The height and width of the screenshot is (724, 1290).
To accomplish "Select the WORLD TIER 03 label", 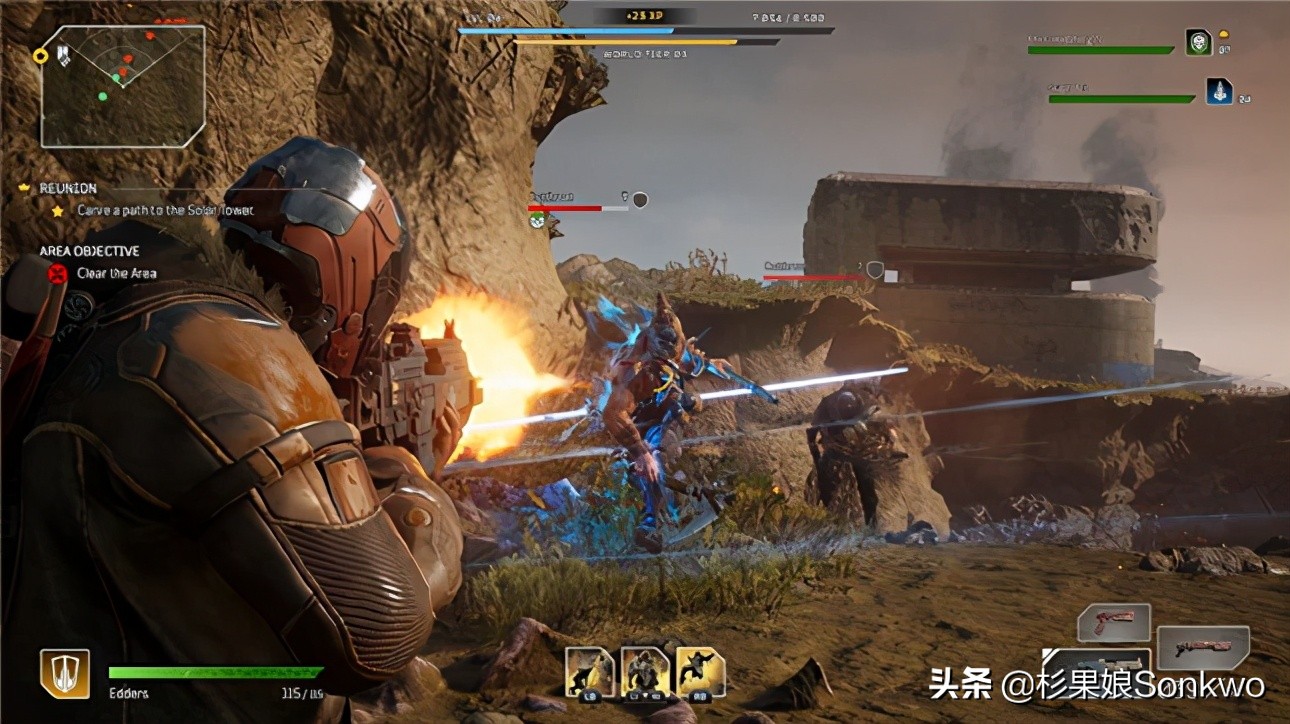I will click(644, 52).
